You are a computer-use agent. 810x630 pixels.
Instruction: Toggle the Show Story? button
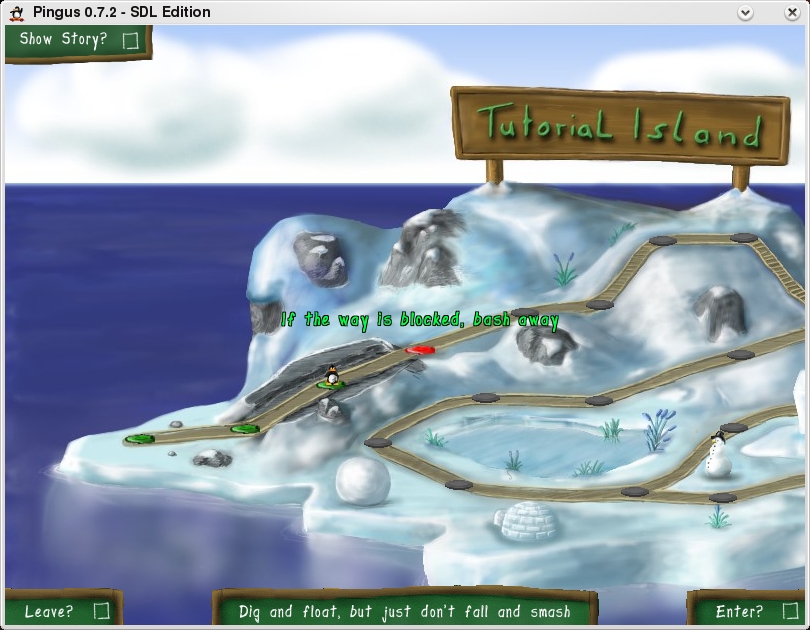(x=76, y=41)
